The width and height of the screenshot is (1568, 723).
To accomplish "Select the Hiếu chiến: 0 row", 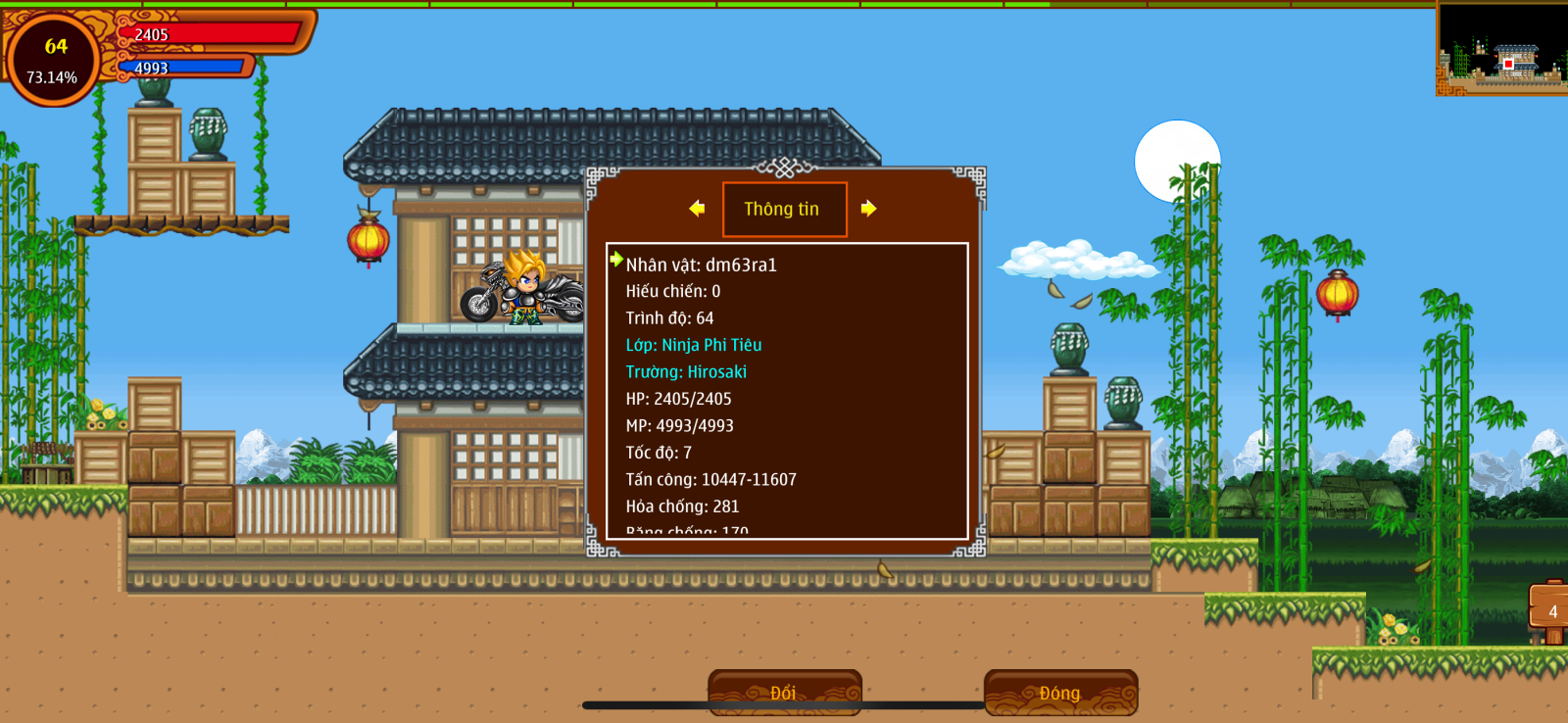I will 672,291.
